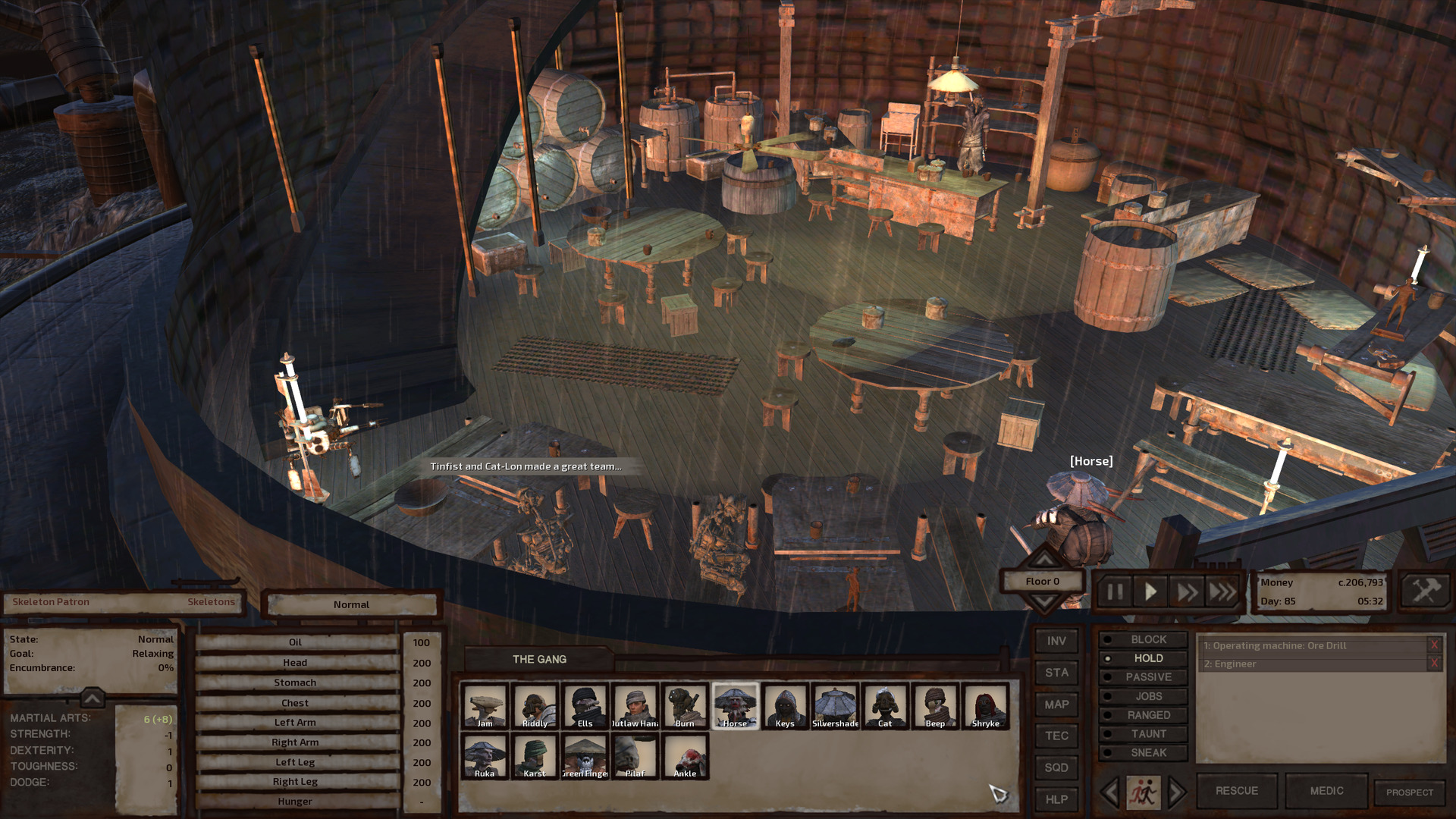Open the INV inventory panel
Screen dimensions: 1456x819
1056,641
